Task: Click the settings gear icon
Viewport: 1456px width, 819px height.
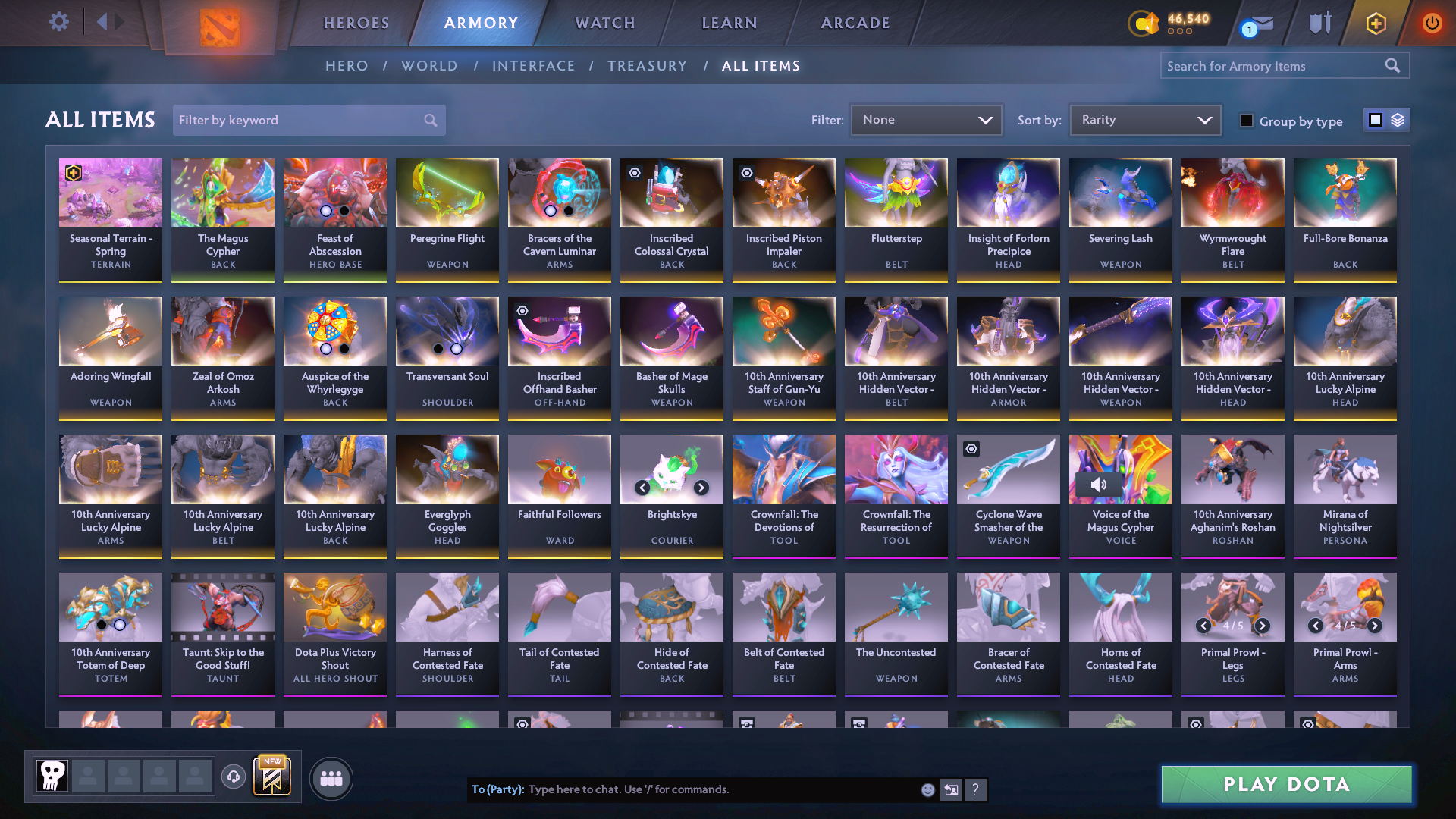Action: tap(58, 22)
